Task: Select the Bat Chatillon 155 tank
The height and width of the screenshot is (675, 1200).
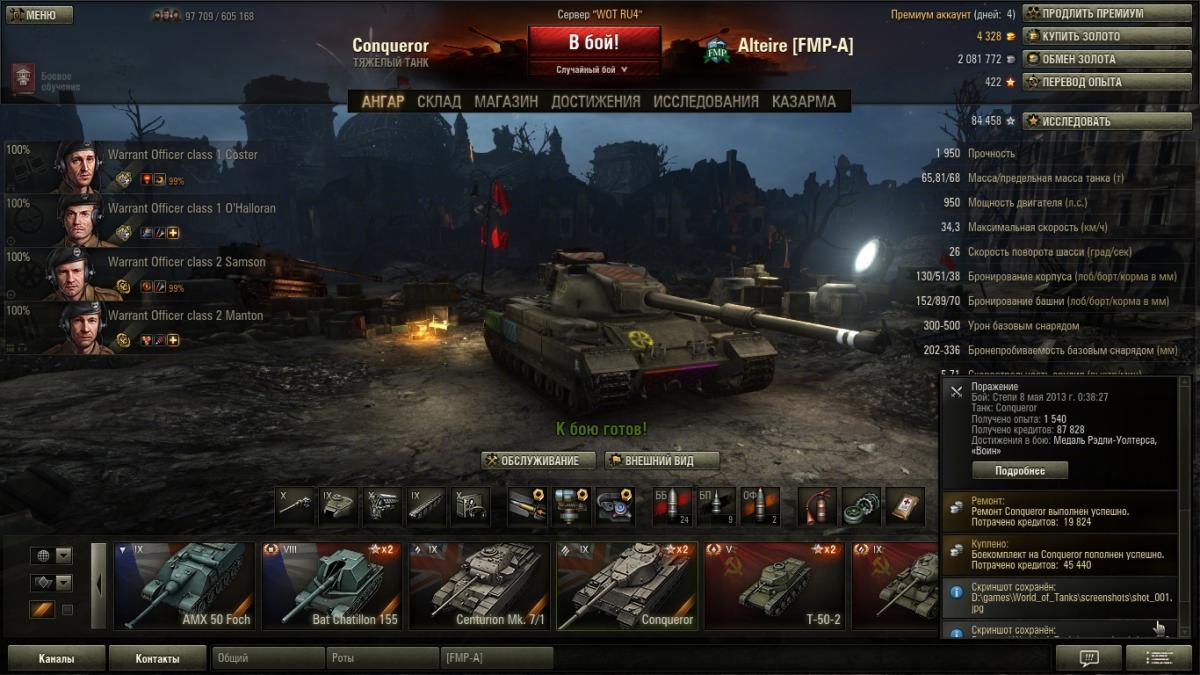Action: 331,586
